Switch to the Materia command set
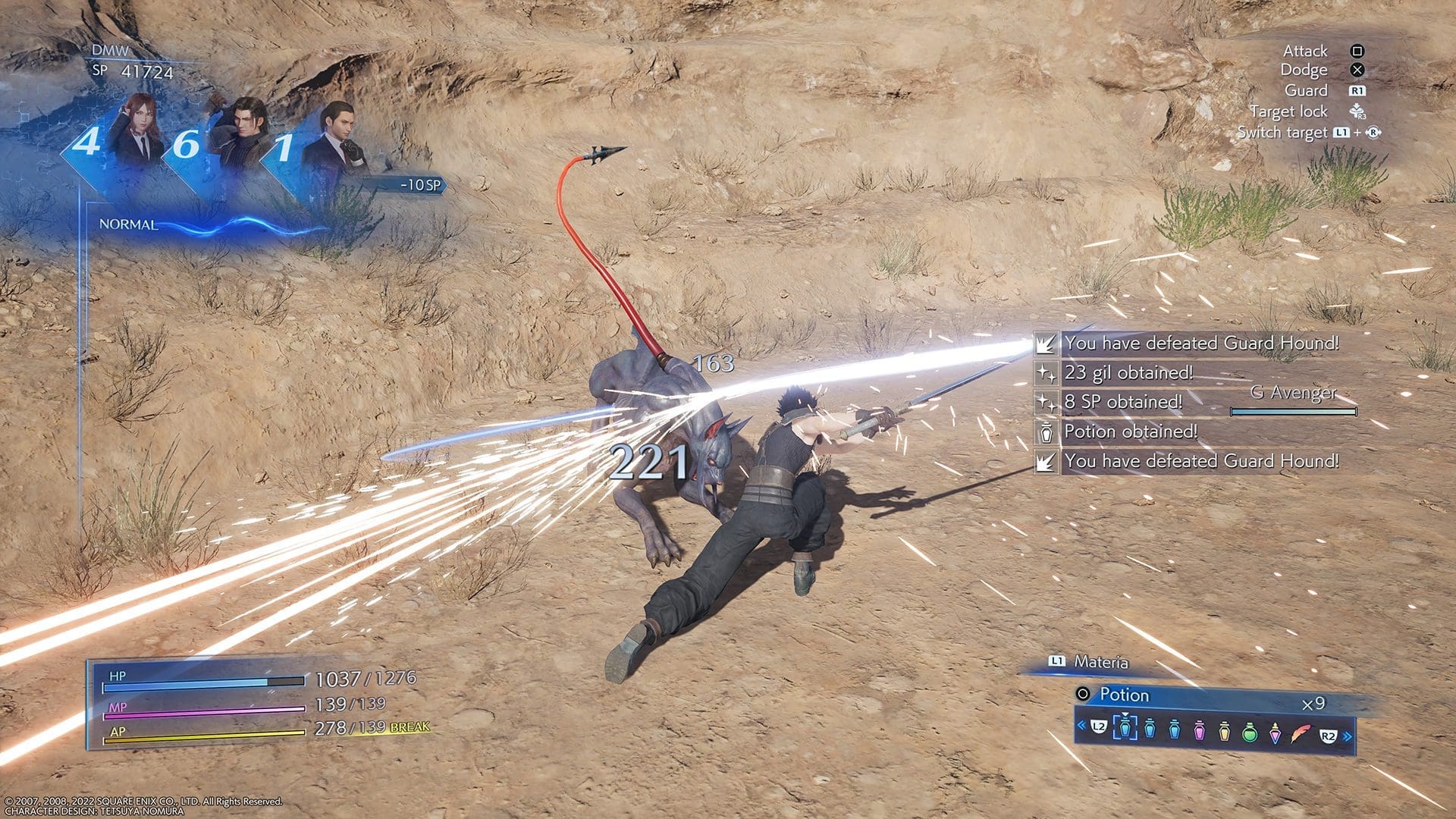This screenshot has height=819, width=1456. click(1100, 662)
